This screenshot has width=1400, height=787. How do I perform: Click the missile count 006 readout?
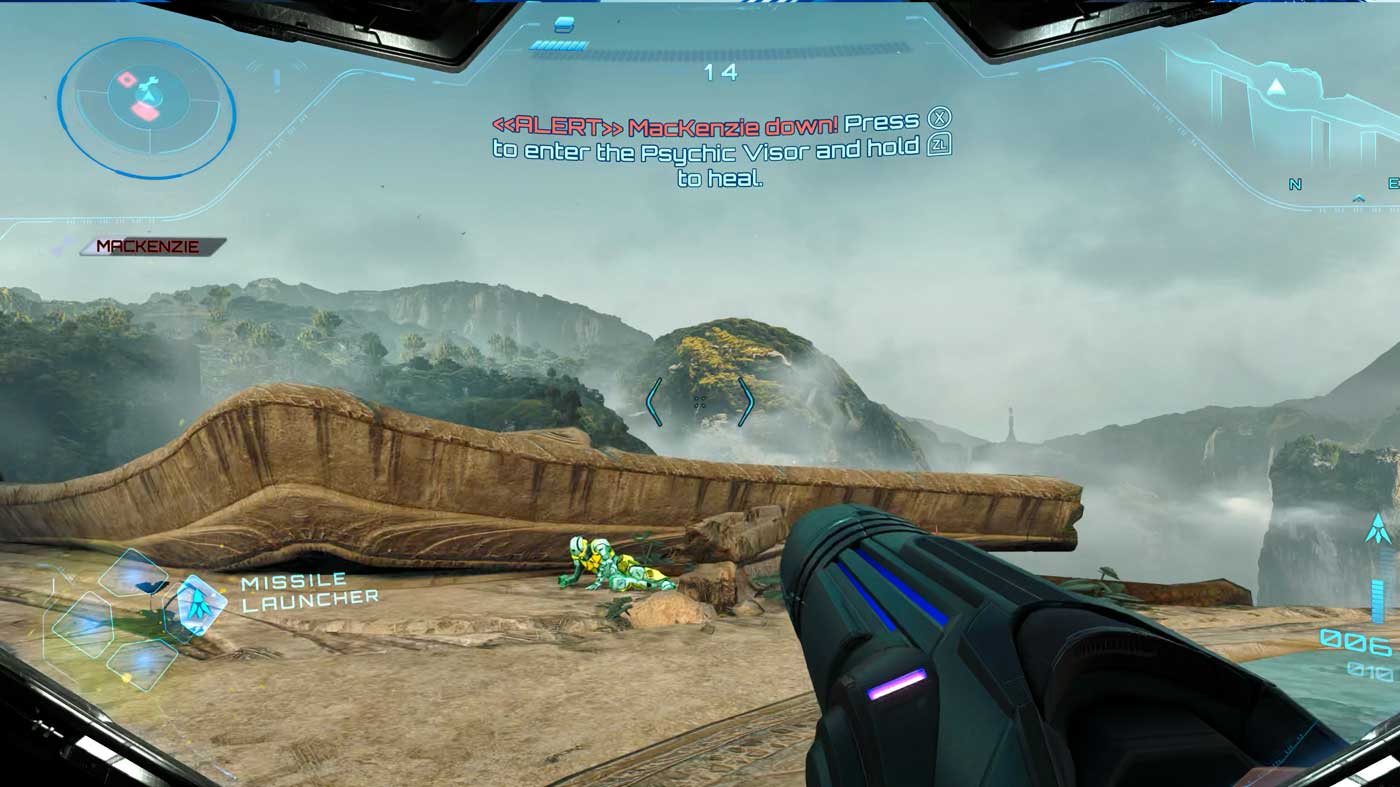click(x=1353, y=642)
